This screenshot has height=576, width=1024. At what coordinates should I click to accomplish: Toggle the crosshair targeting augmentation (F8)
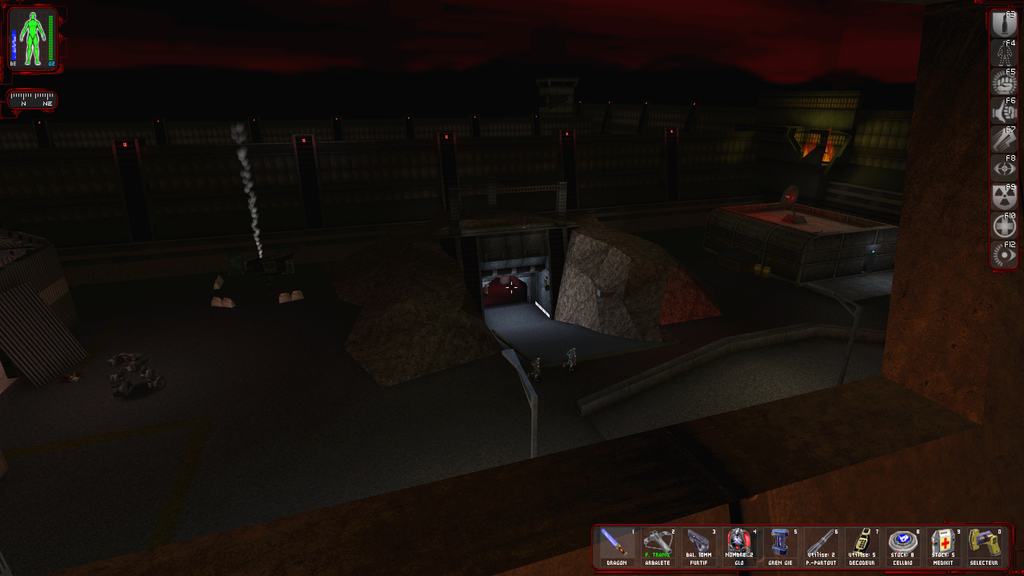1003,168
